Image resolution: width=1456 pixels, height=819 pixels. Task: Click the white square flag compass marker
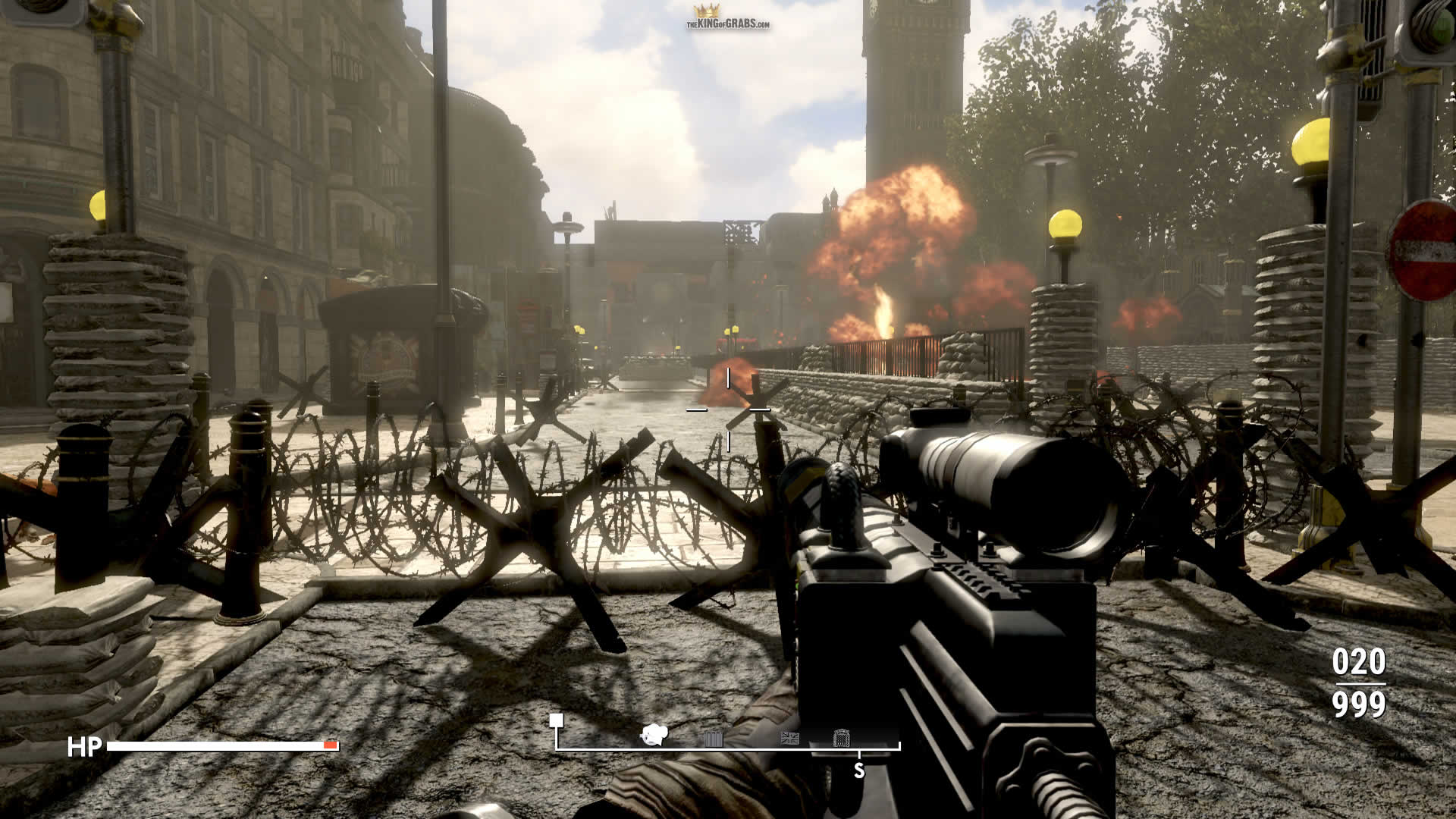[557, 720]
